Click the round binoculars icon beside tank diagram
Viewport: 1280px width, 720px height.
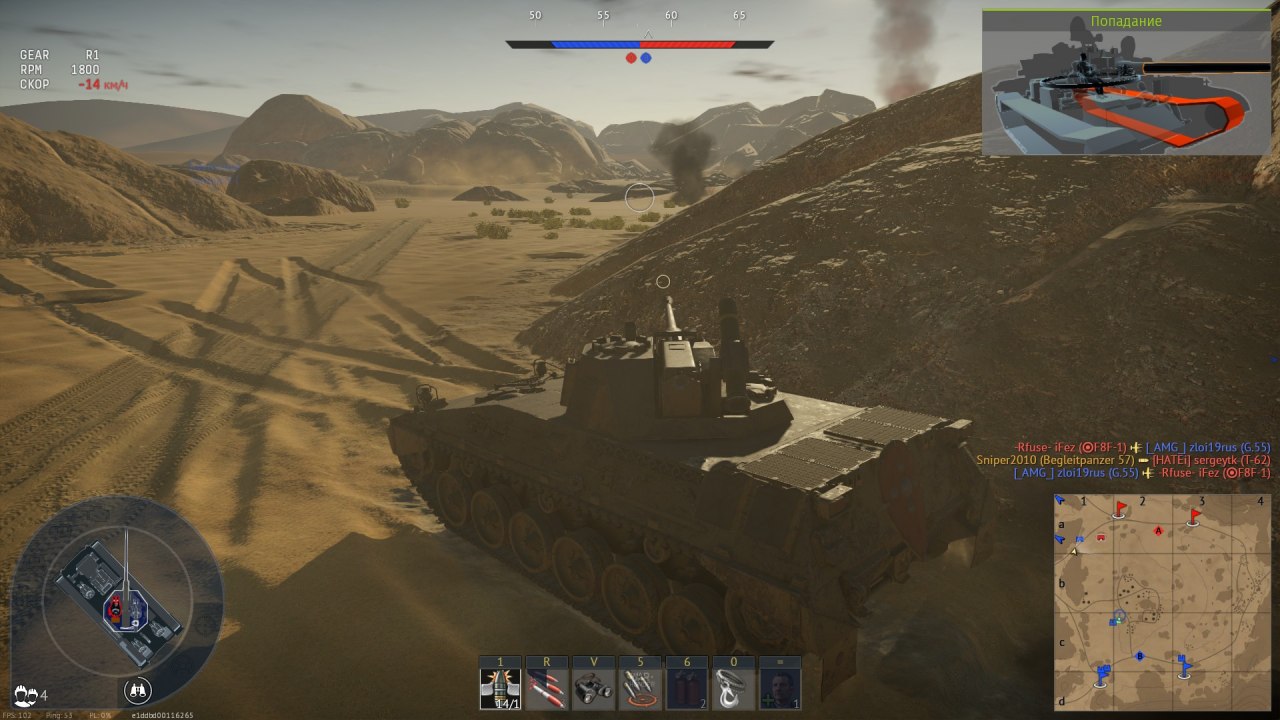tap(138, 689)
